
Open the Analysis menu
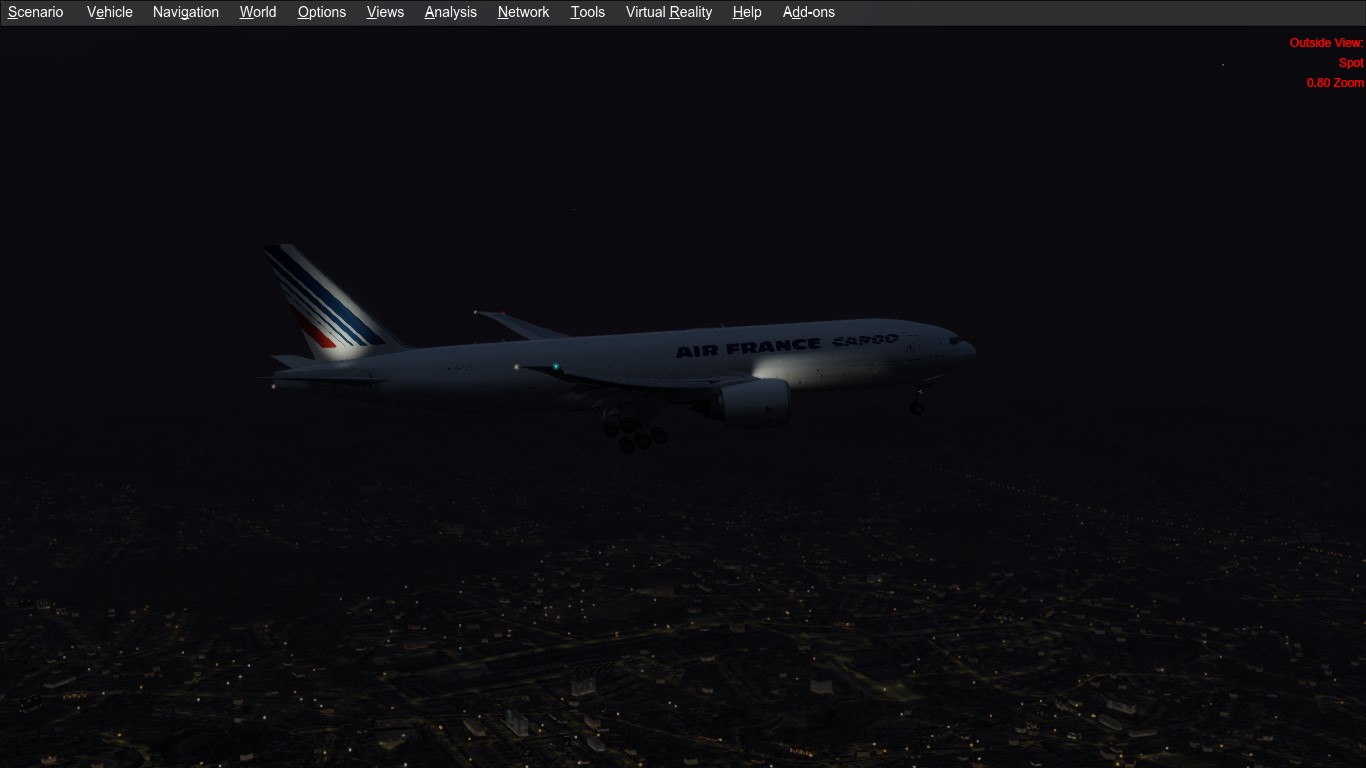tap(451, 12)
